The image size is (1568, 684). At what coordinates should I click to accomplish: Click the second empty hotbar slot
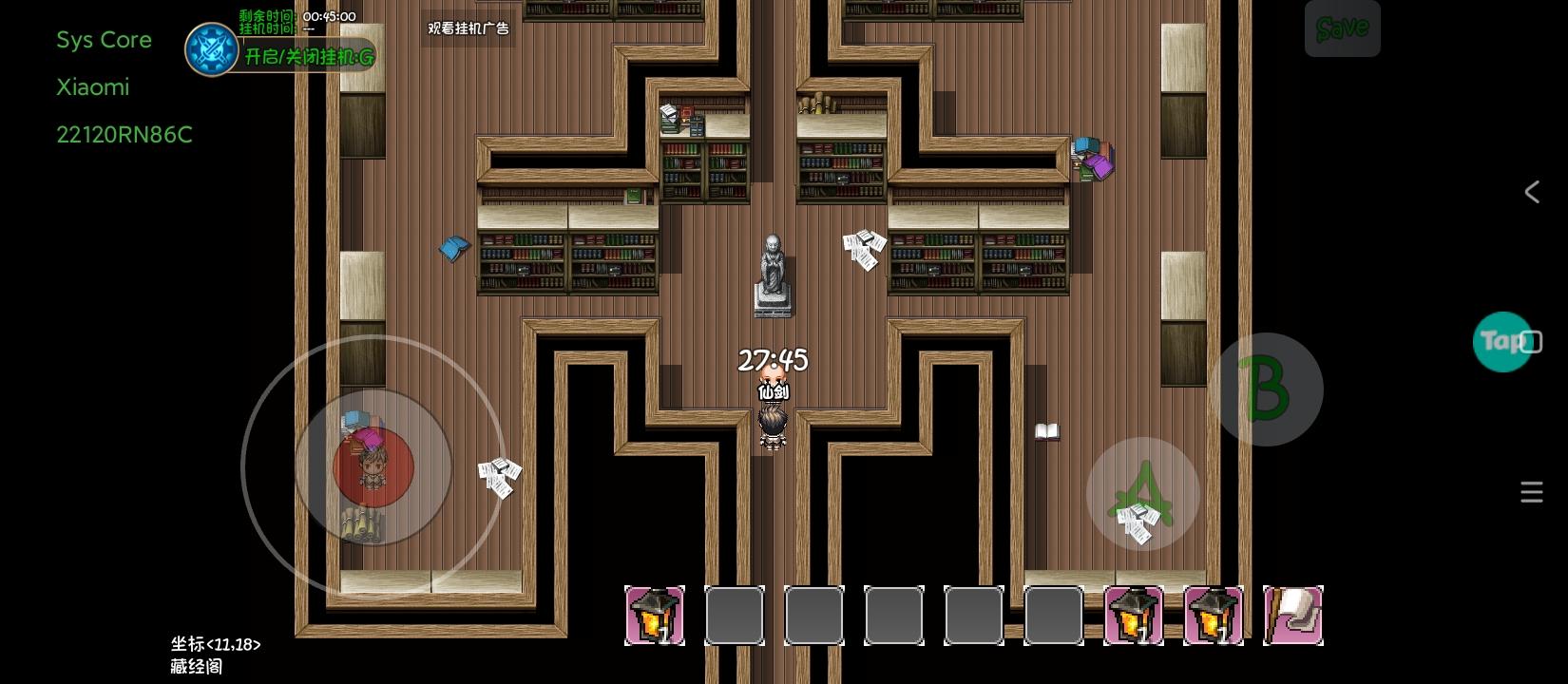click(735, 616)
